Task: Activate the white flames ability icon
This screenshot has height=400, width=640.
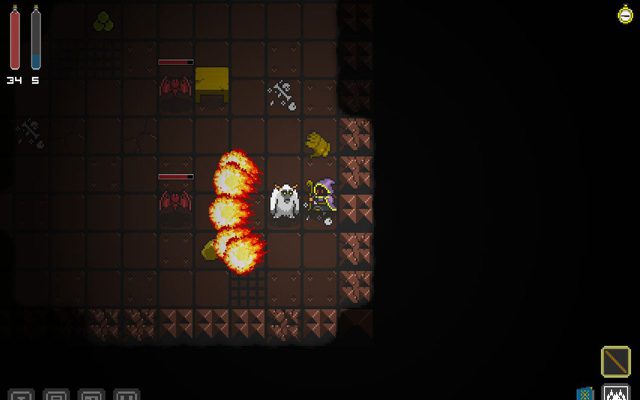Action: (x=616, y=393)
